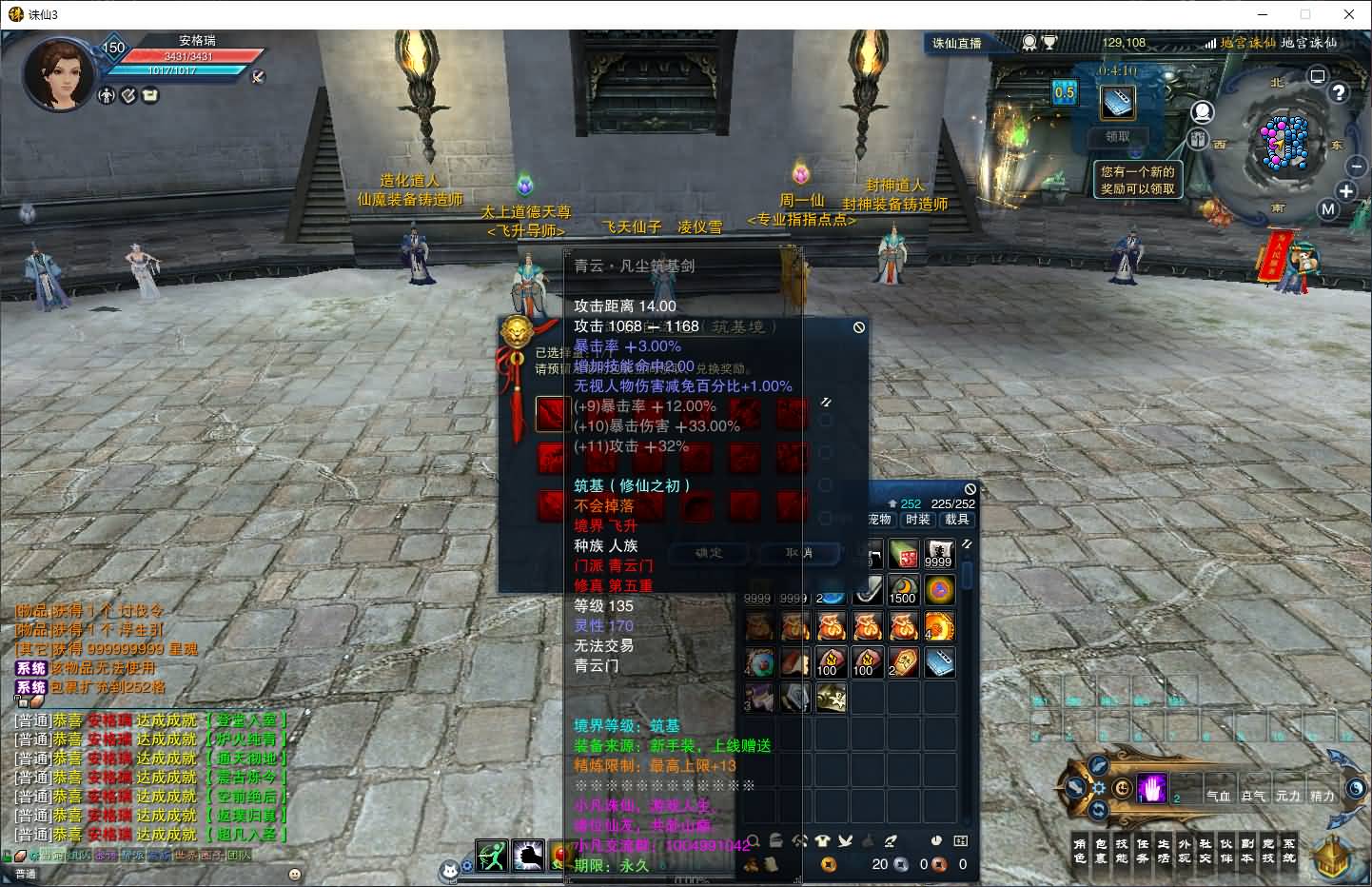The image size is (1372, 887).
Task: Close the inventory bag window
Action: pos(970,489)
